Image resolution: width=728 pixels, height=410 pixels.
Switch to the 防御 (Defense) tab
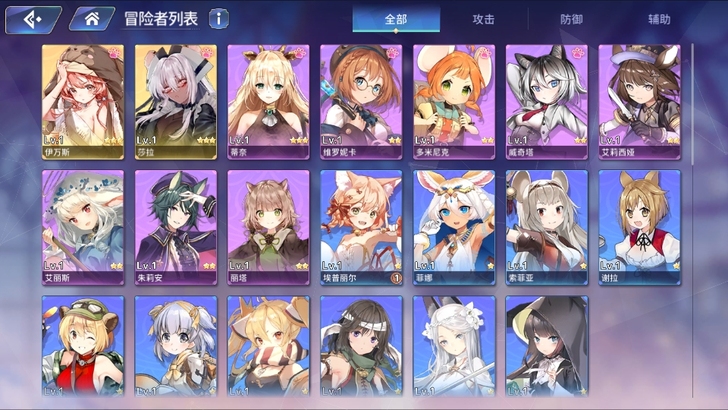[x=572, y=19]
